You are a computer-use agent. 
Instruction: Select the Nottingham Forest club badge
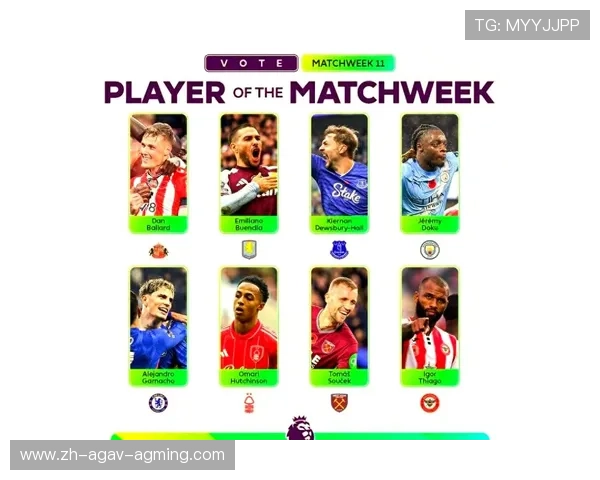(x=249, y=403)
